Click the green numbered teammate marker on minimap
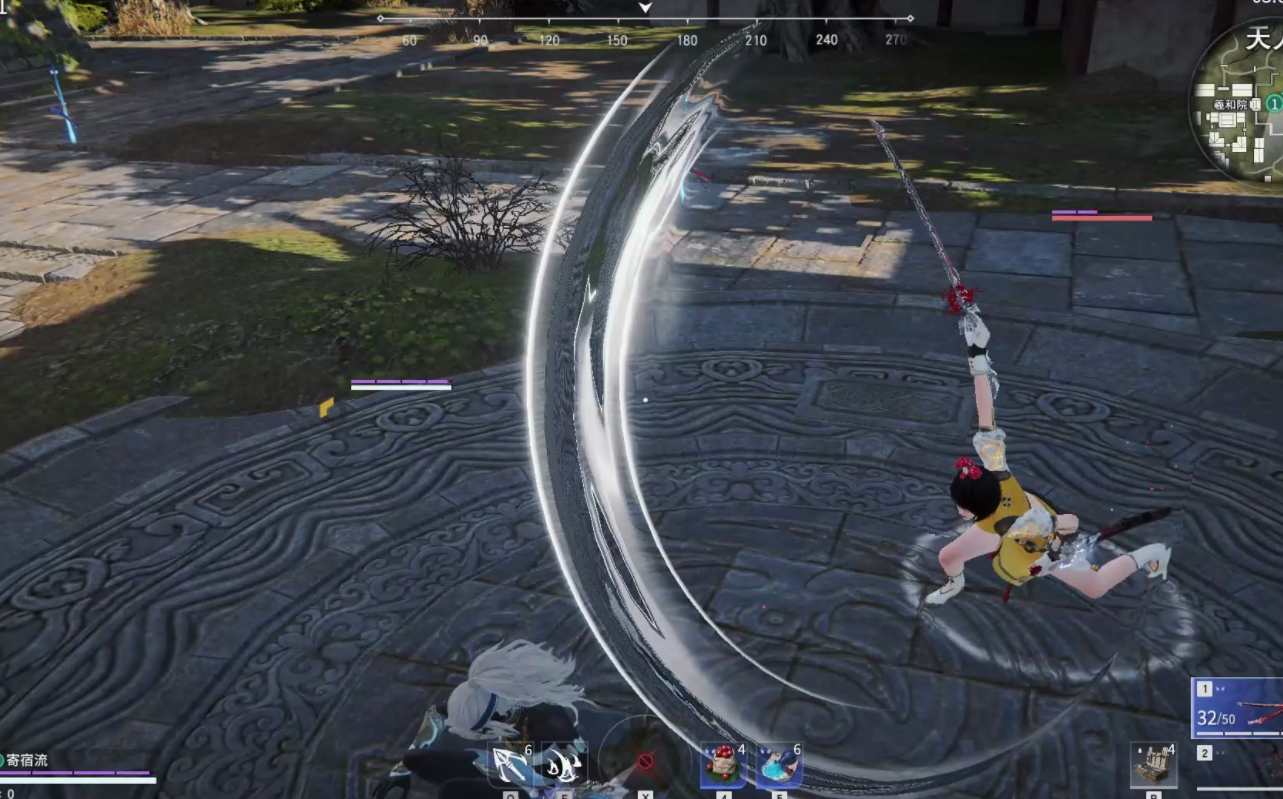 (1274, 103)
